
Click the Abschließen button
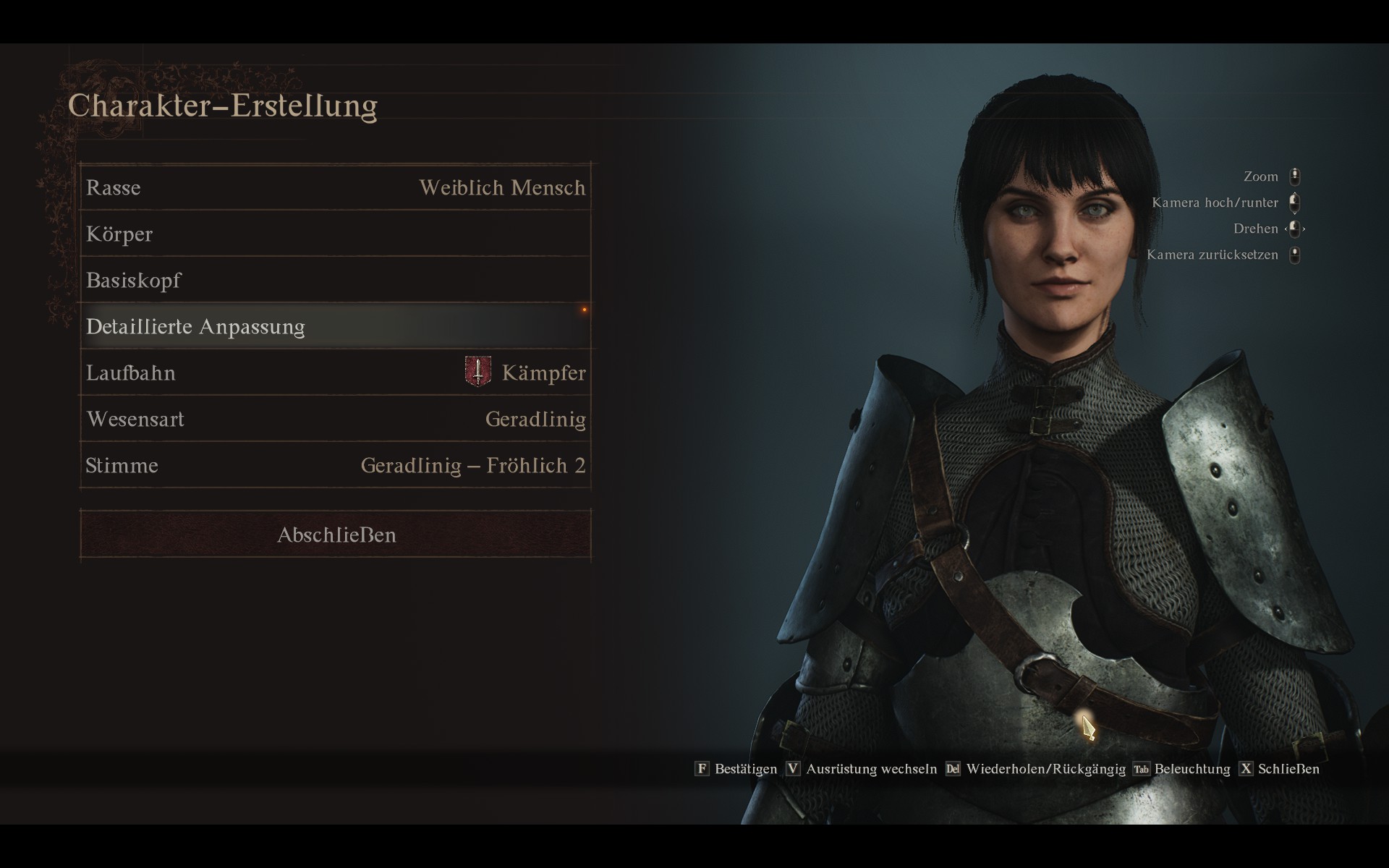(336, 535)
